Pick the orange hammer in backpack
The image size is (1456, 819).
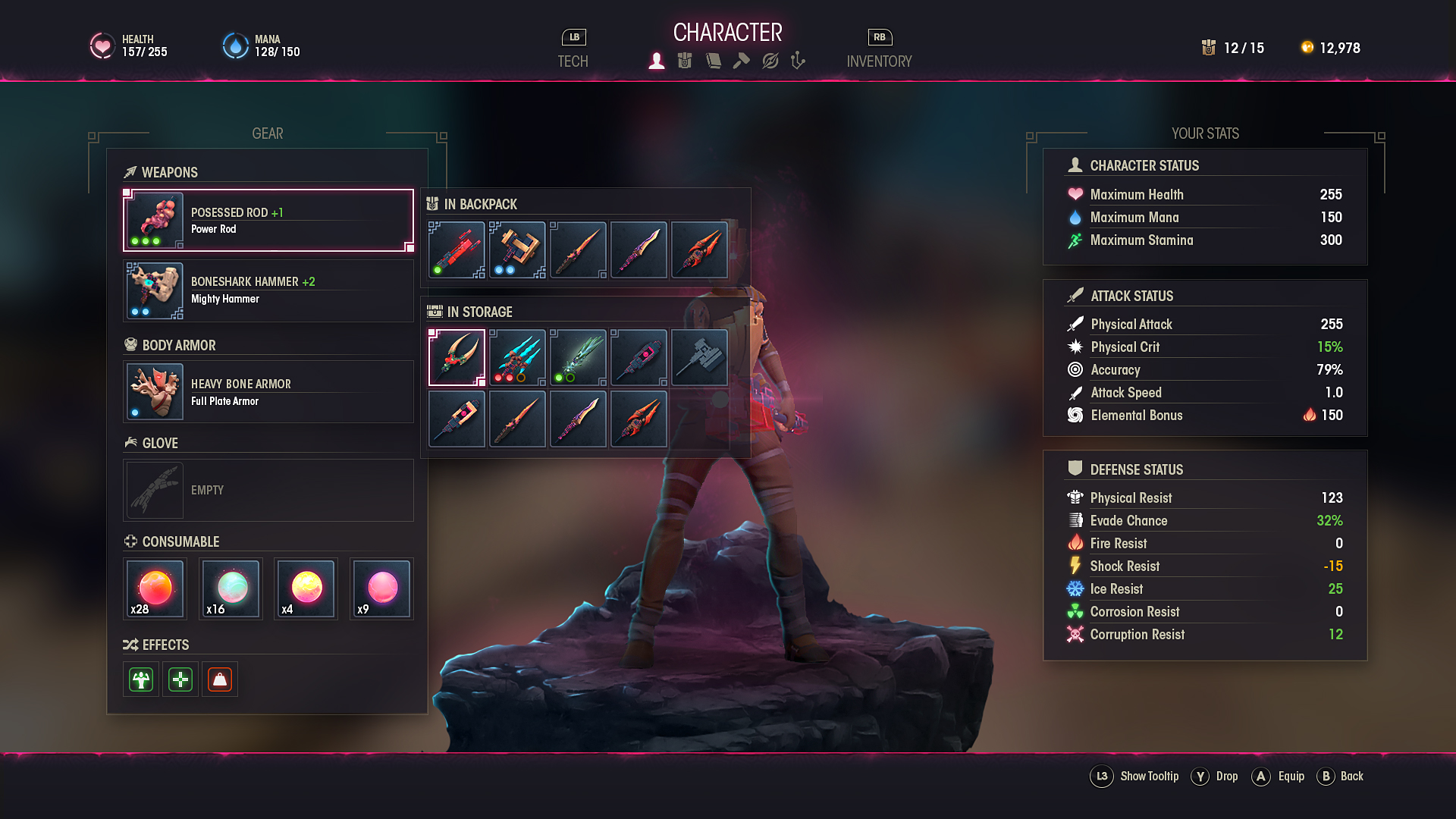(517, 250)
